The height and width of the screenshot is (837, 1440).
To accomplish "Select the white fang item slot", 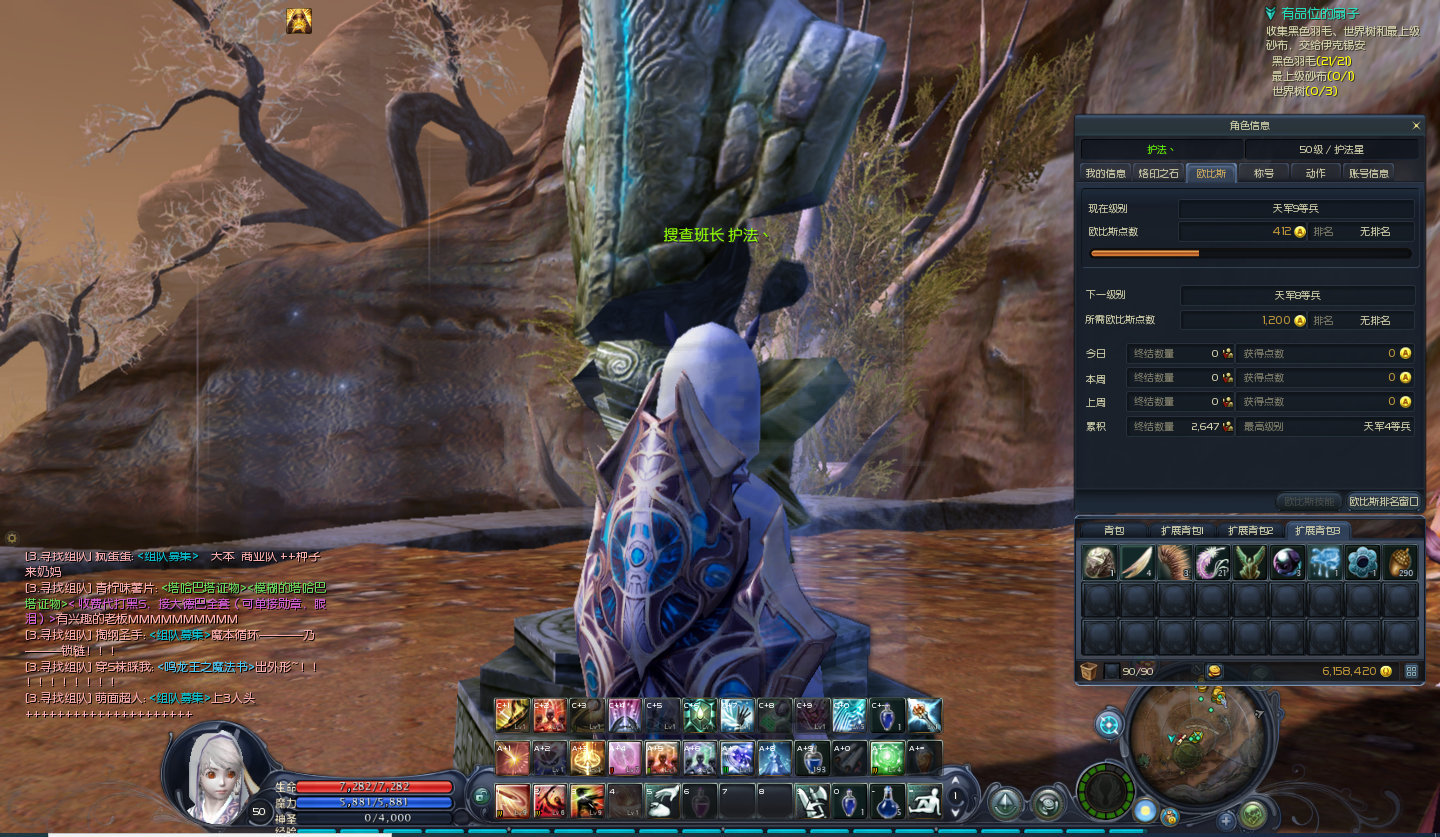I will [x=1137, y=562].
